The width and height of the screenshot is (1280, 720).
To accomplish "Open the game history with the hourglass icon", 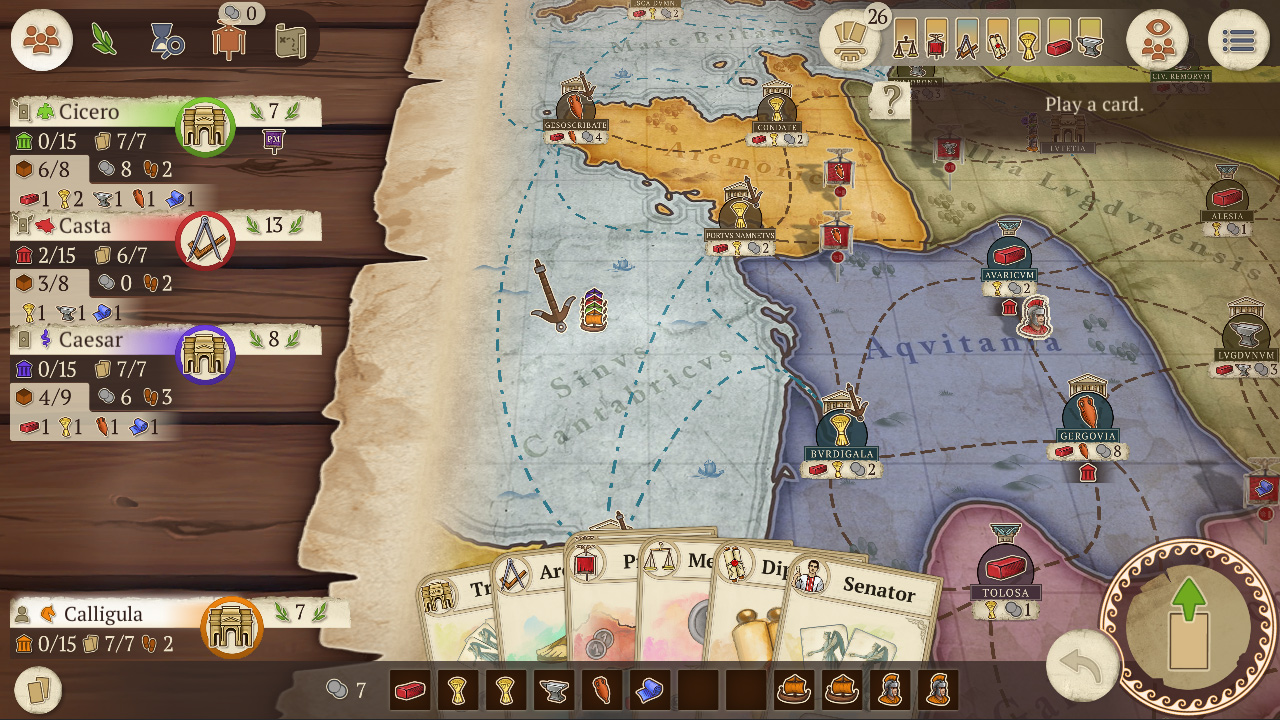I will coord(166,41).
